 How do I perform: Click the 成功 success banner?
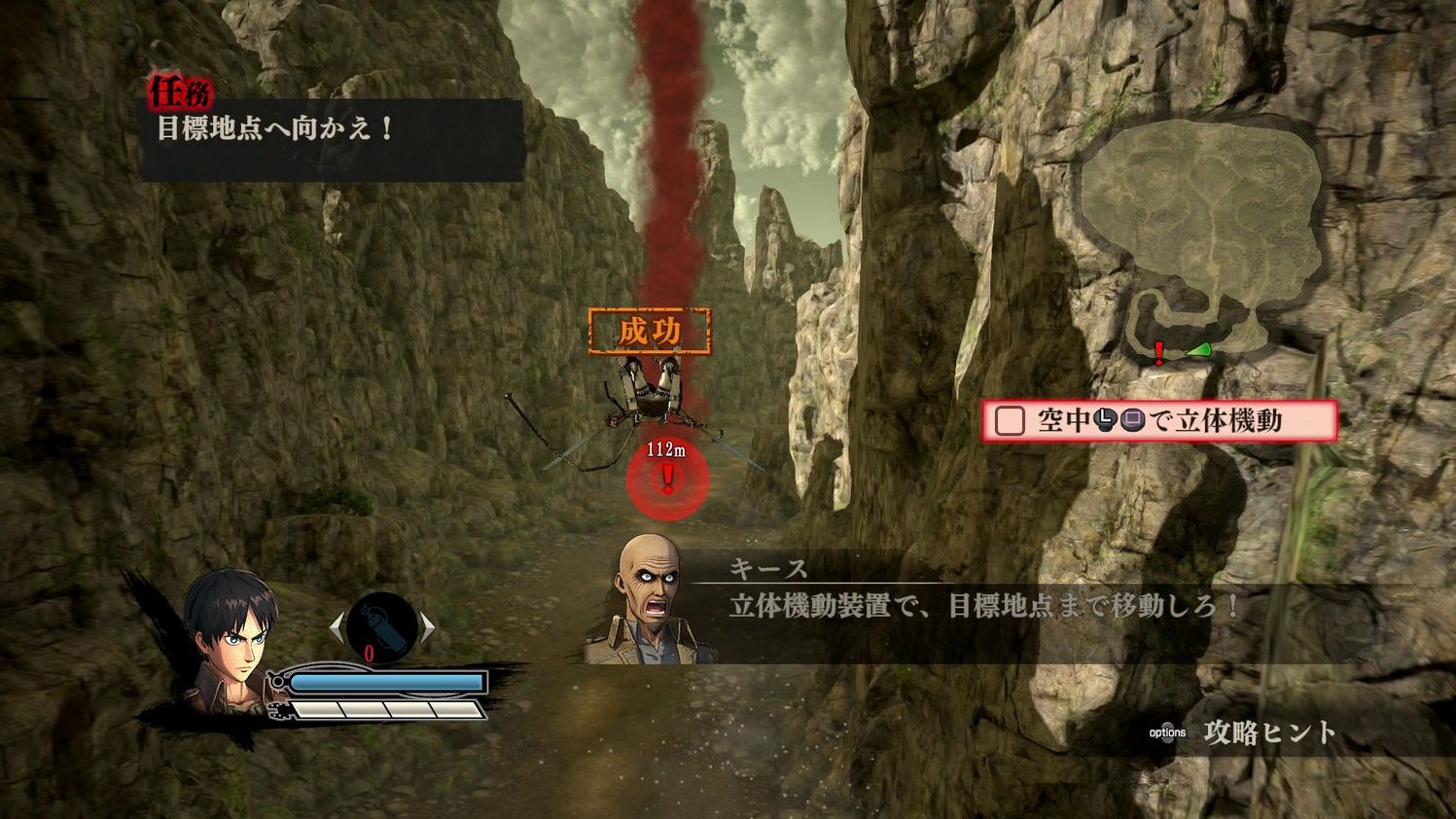(x=650, y=329)
